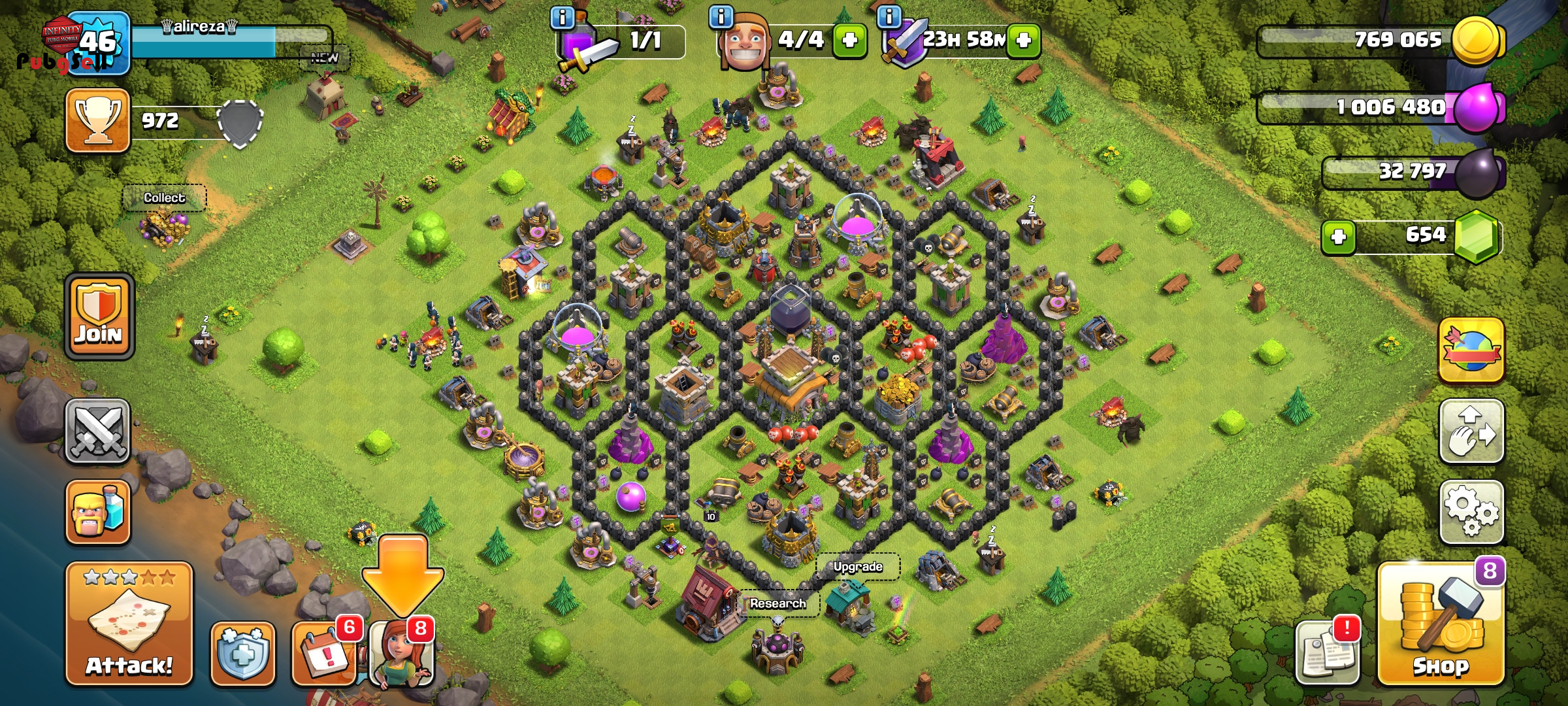Open the settings gears

tap(1471, 512)
